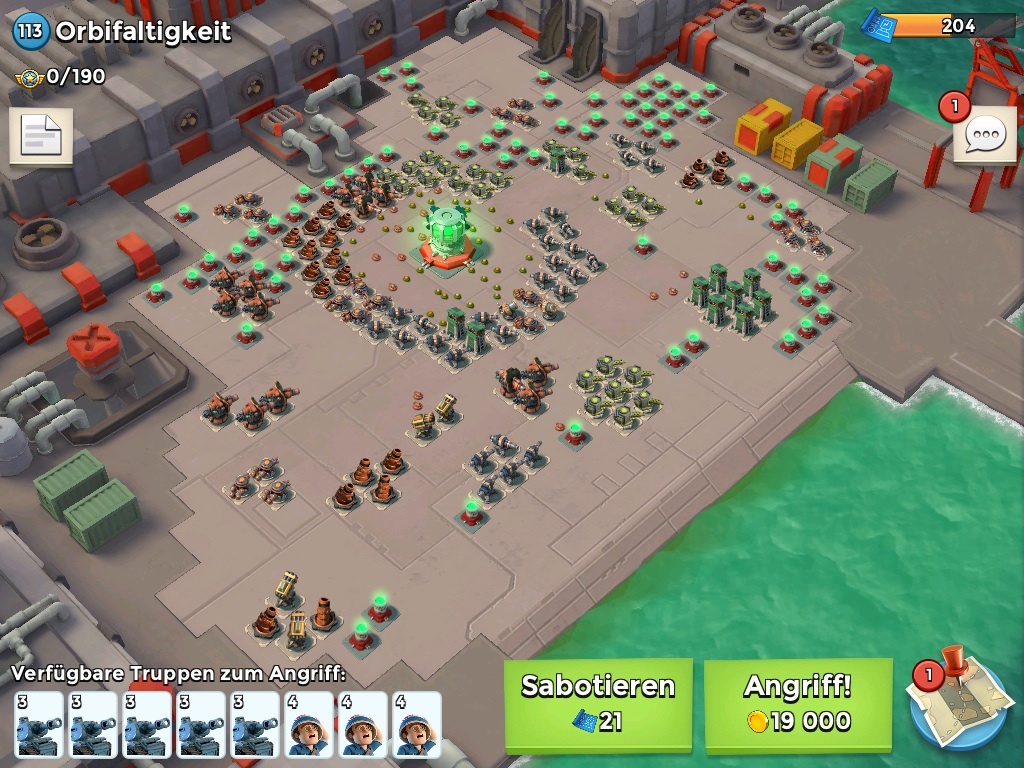Open the chat speech bubble
Viewport: 1024px width, 768px height.
pos(985,135)
